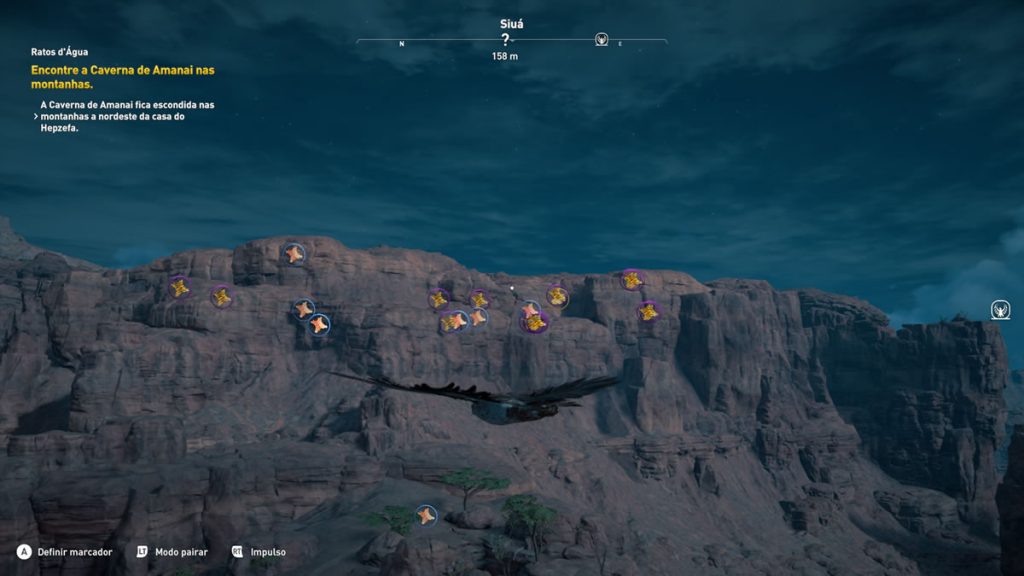The height and width of the screenshot is (576, 1024).
Task: Click the eagle viewpoint marker beside the far cliff
Action: click(999, 309)
